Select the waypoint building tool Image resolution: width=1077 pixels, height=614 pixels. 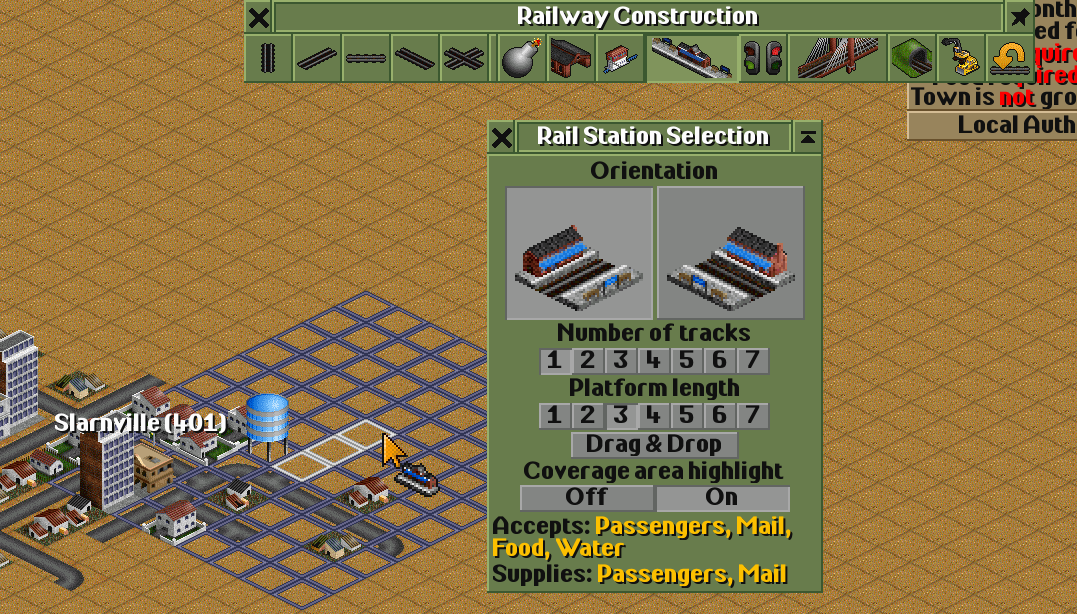point(620,59)
